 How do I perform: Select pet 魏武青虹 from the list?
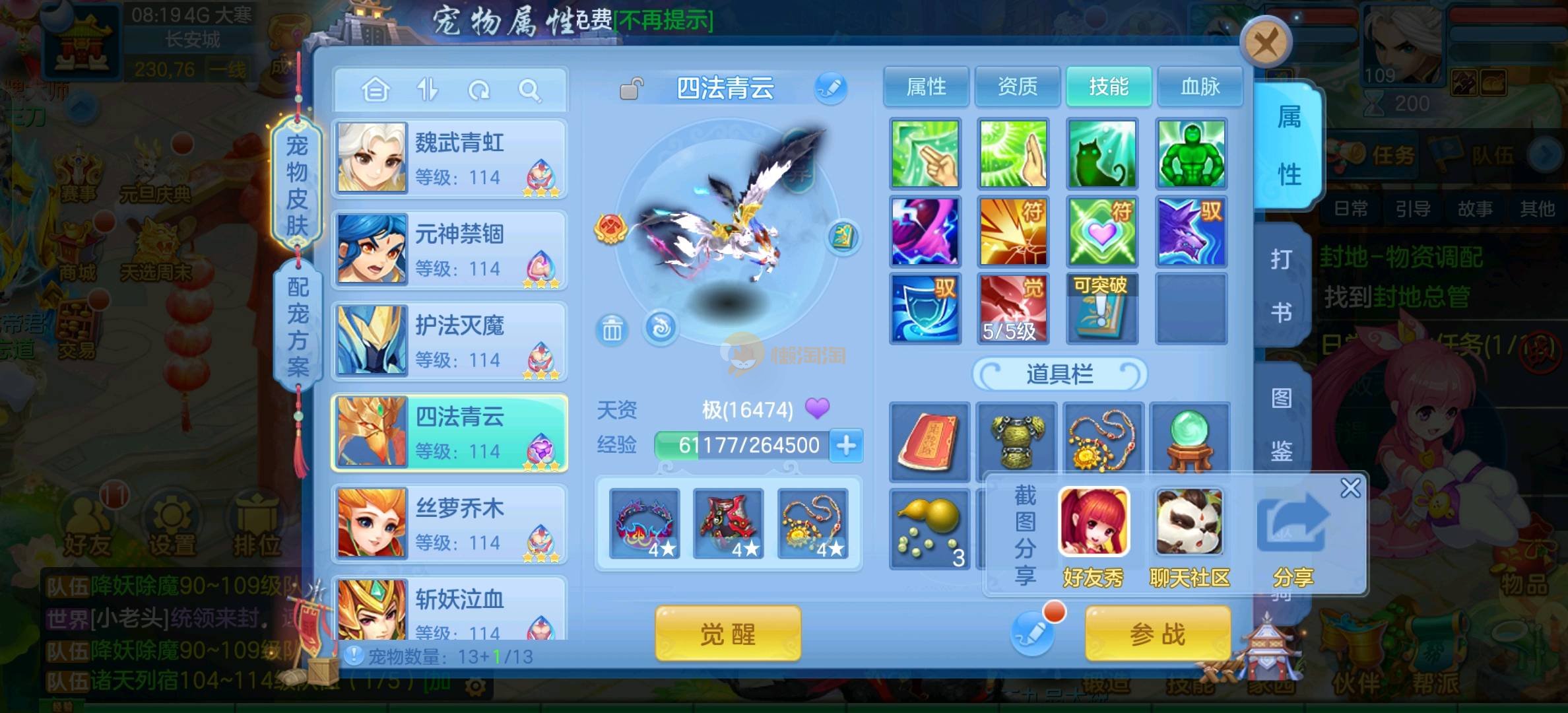click(449, 158)
